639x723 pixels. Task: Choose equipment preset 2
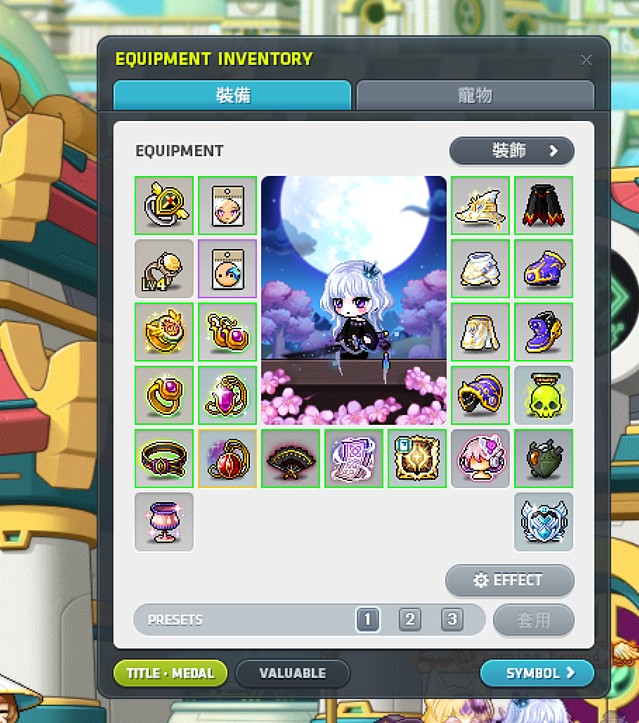coord(410,620)
